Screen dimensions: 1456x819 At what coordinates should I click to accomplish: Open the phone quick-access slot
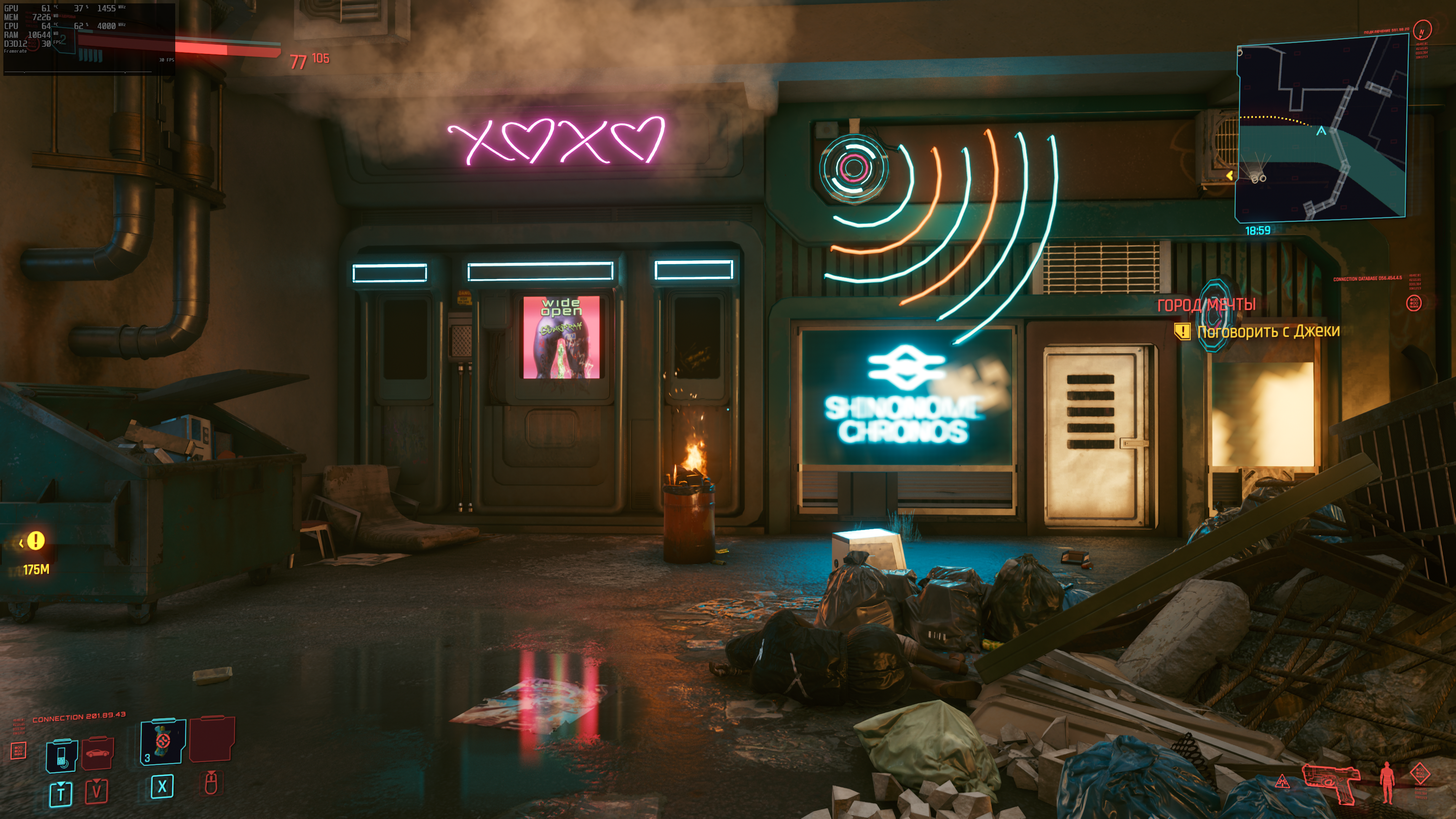pos(62,755)
